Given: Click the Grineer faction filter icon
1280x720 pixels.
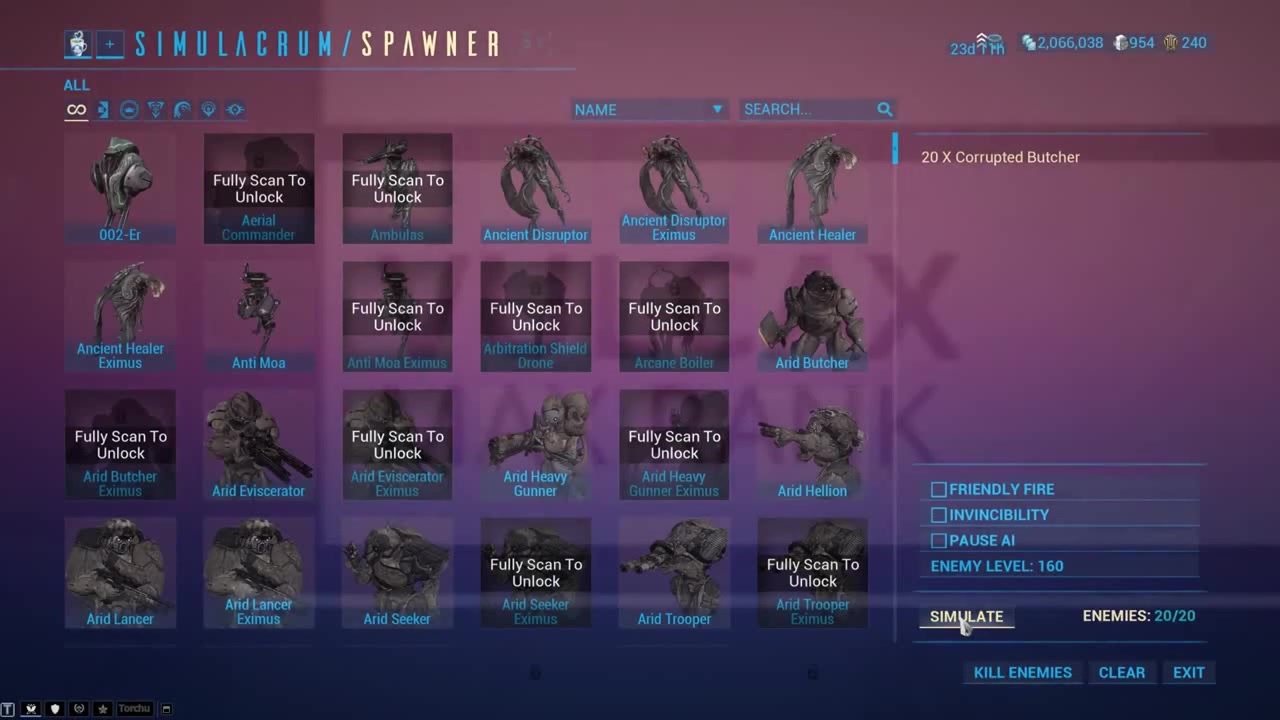Looking at the screenshot, I should click(x=102, y=109).
